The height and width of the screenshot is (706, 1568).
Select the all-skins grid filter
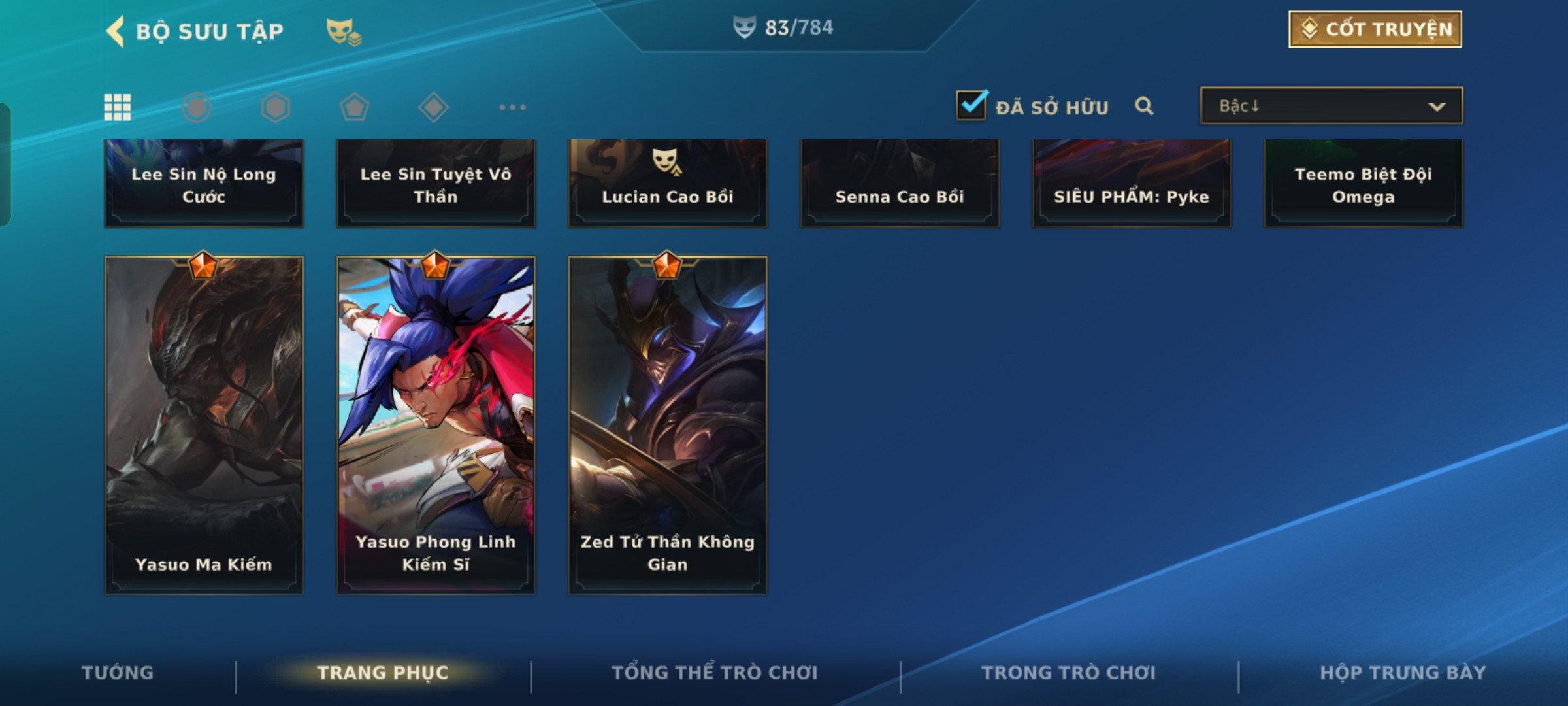pyautogui.click(x=118, y=107)
